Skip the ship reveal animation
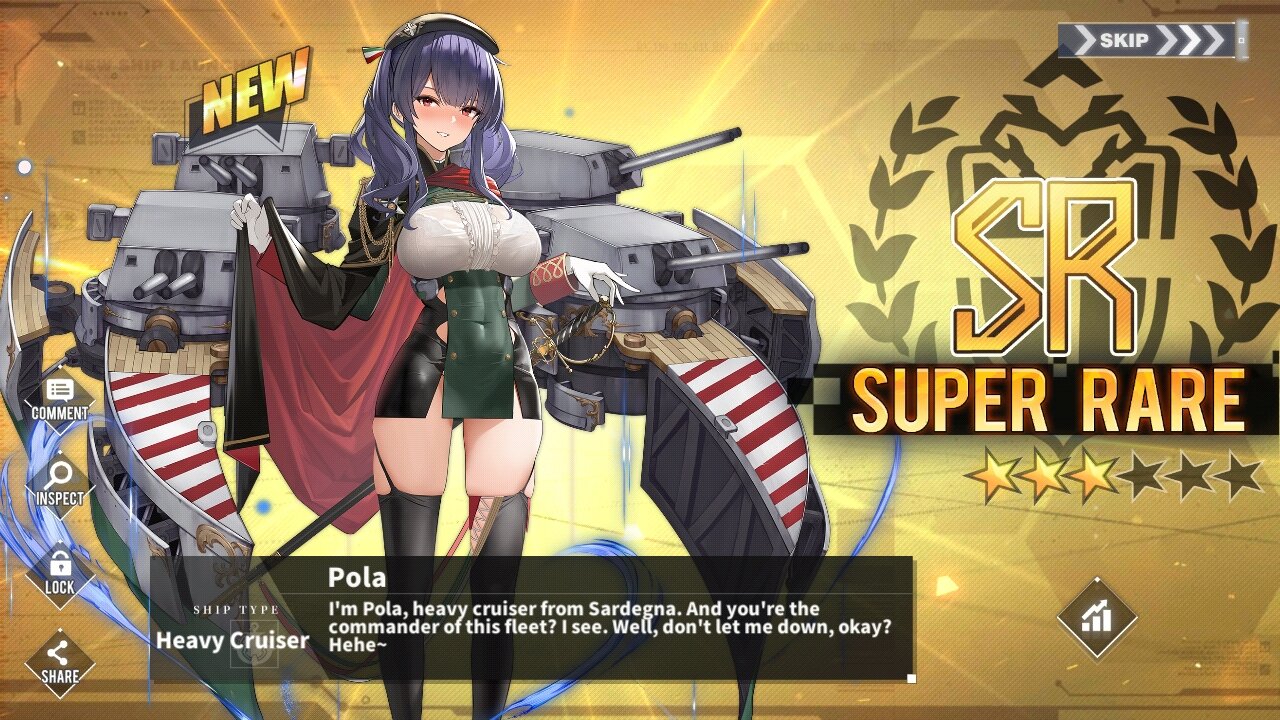This screenshot has width=1280, height=720. click(x=1152, y=41)
